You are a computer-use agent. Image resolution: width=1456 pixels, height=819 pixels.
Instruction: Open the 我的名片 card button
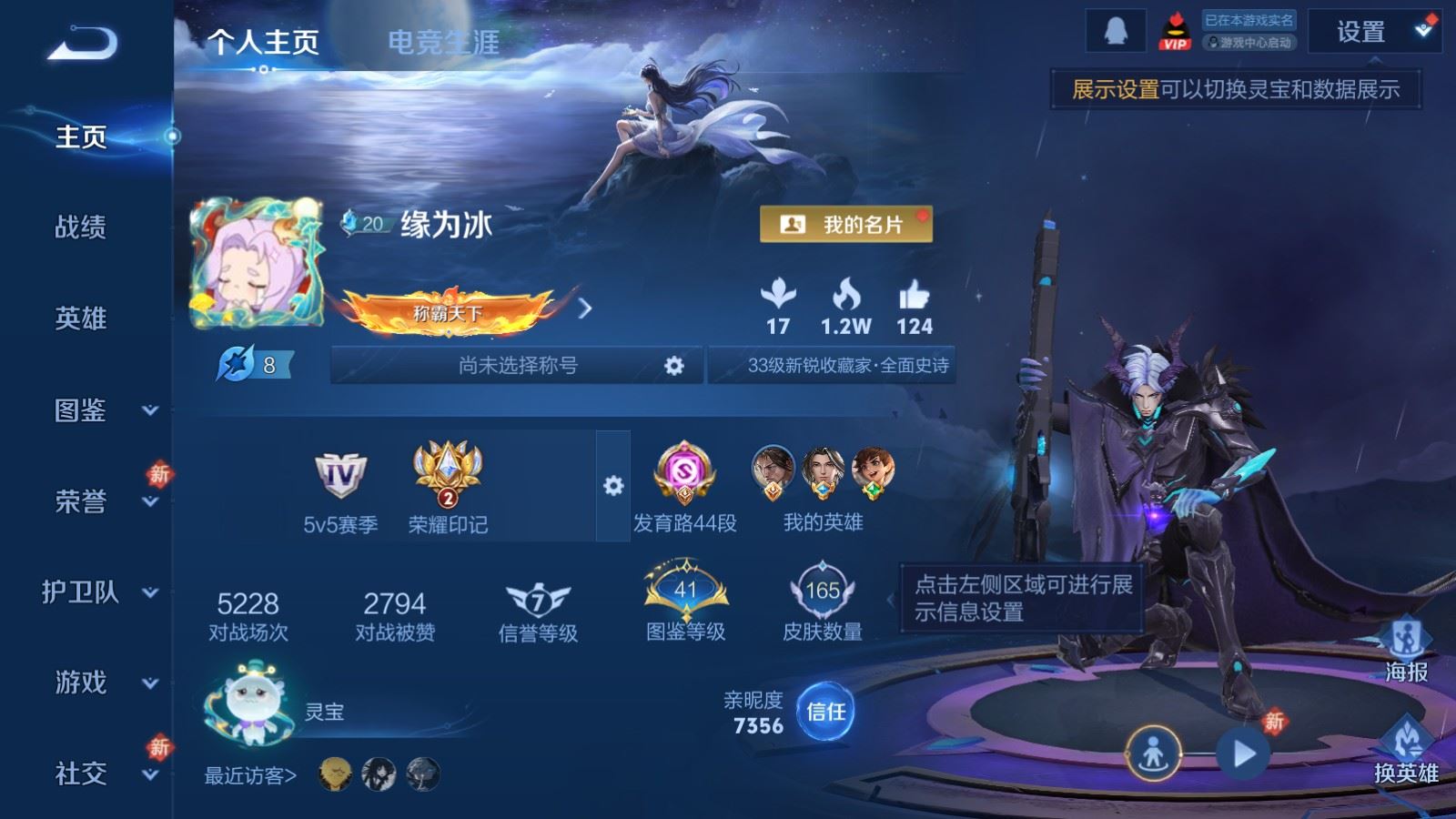coord(845,224)
